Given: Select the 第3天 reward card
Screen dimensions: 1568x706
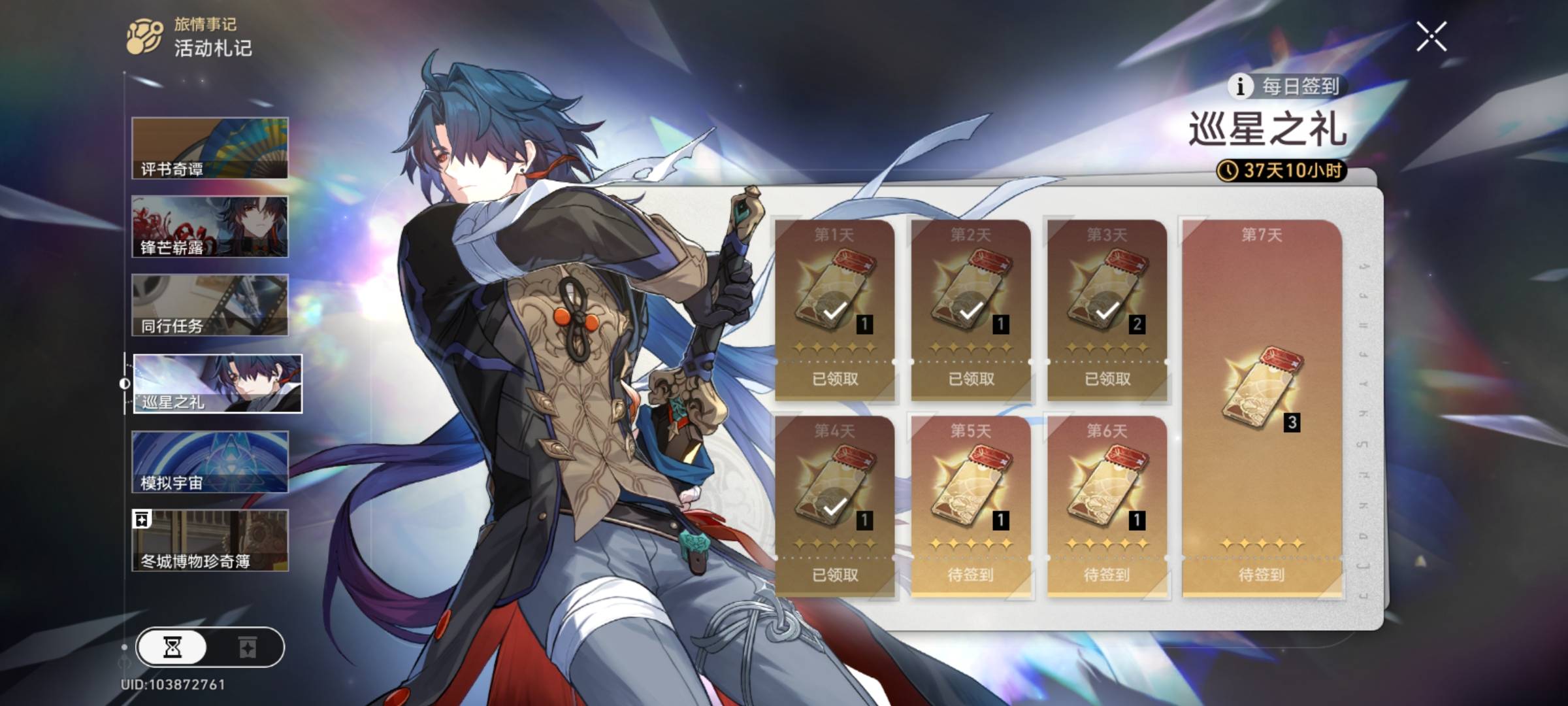Looking at the screenshot, I should tap(1107, 311).
